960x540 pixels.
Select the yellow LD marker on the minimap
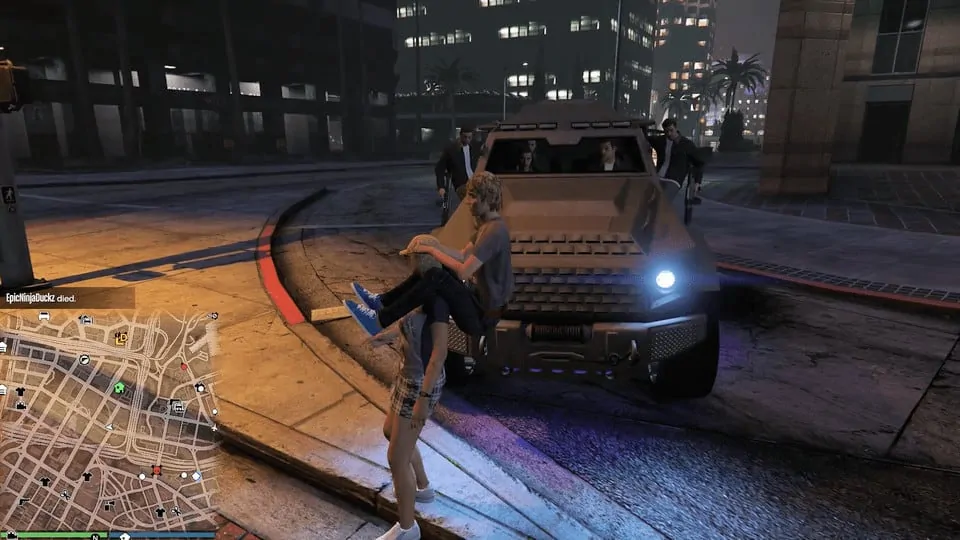(x=121, y=338)
